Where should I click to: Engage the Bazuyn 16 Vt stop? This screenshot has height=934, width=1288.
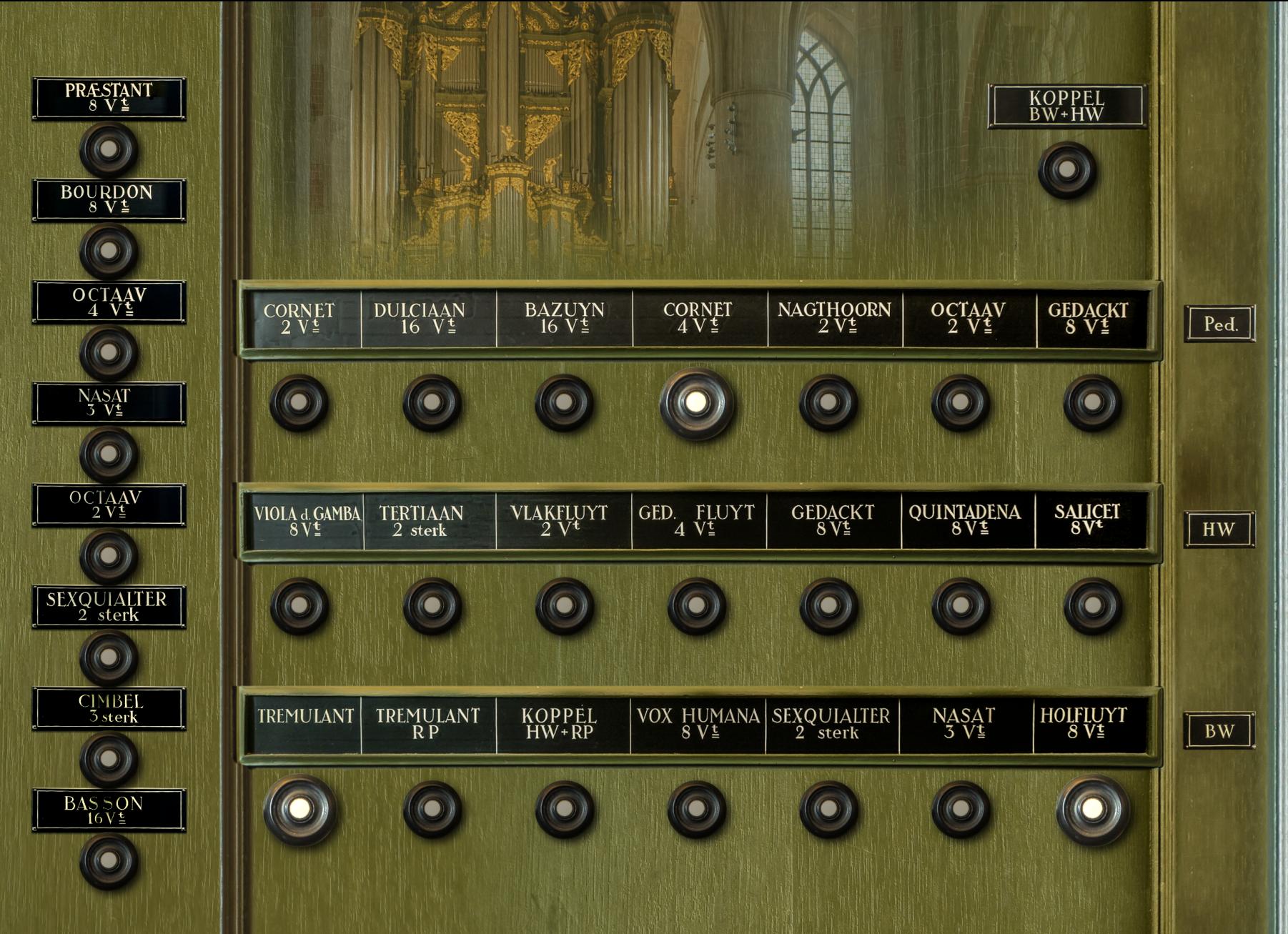click(564, 402)
